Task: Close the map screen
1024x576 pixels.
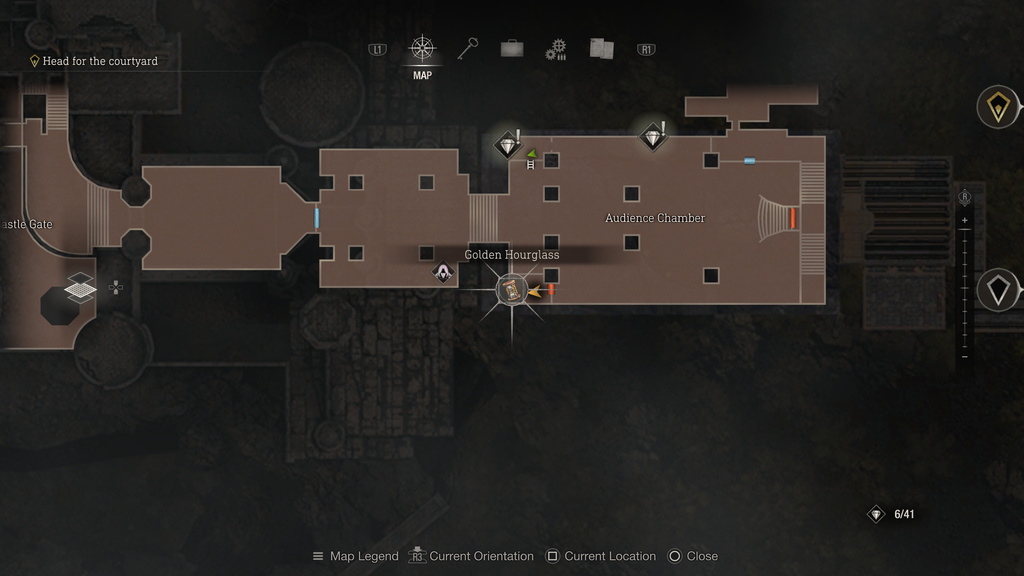Action: (692, 556)
